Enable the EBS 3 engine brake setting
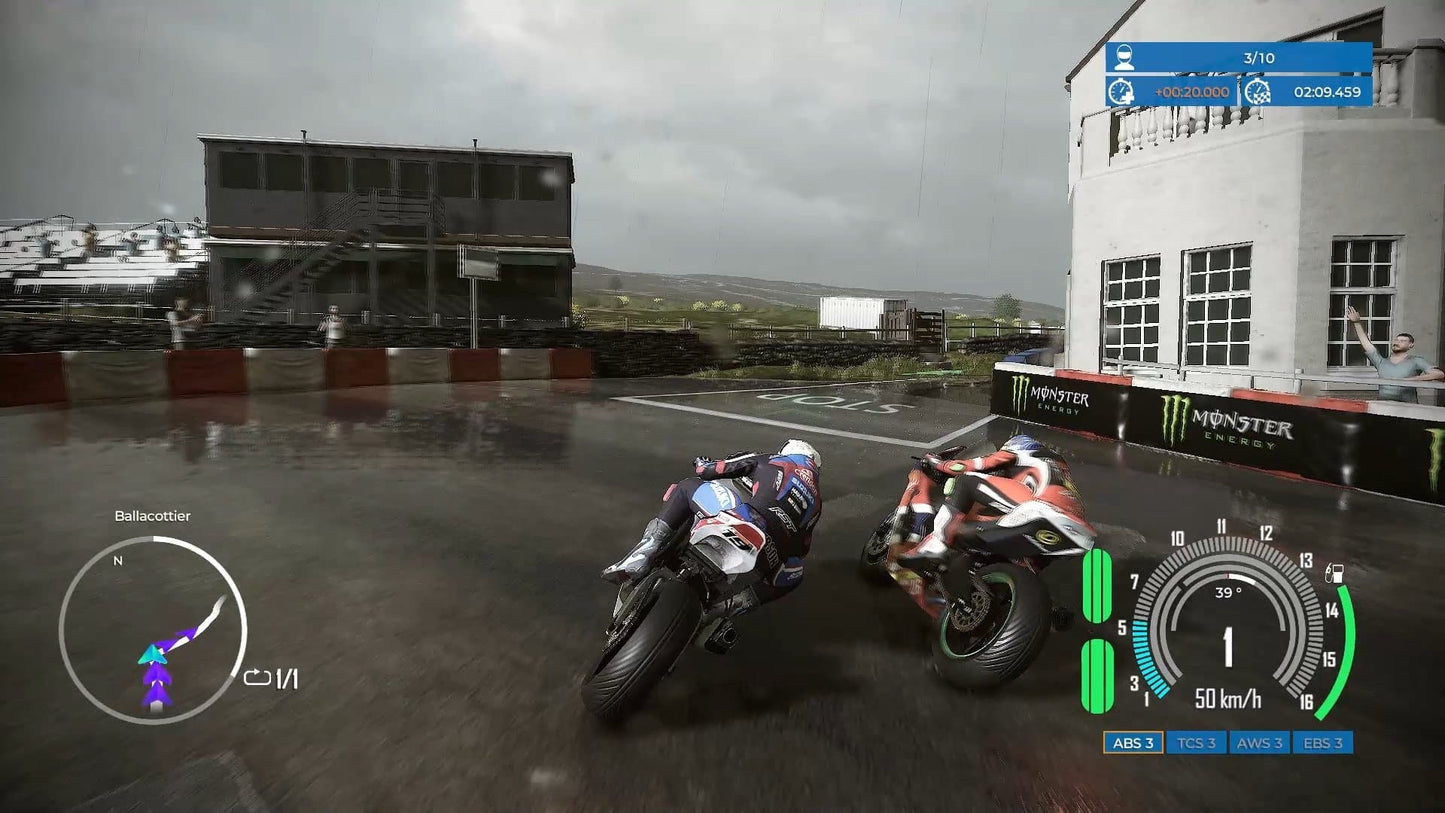 coord(1323,743)
